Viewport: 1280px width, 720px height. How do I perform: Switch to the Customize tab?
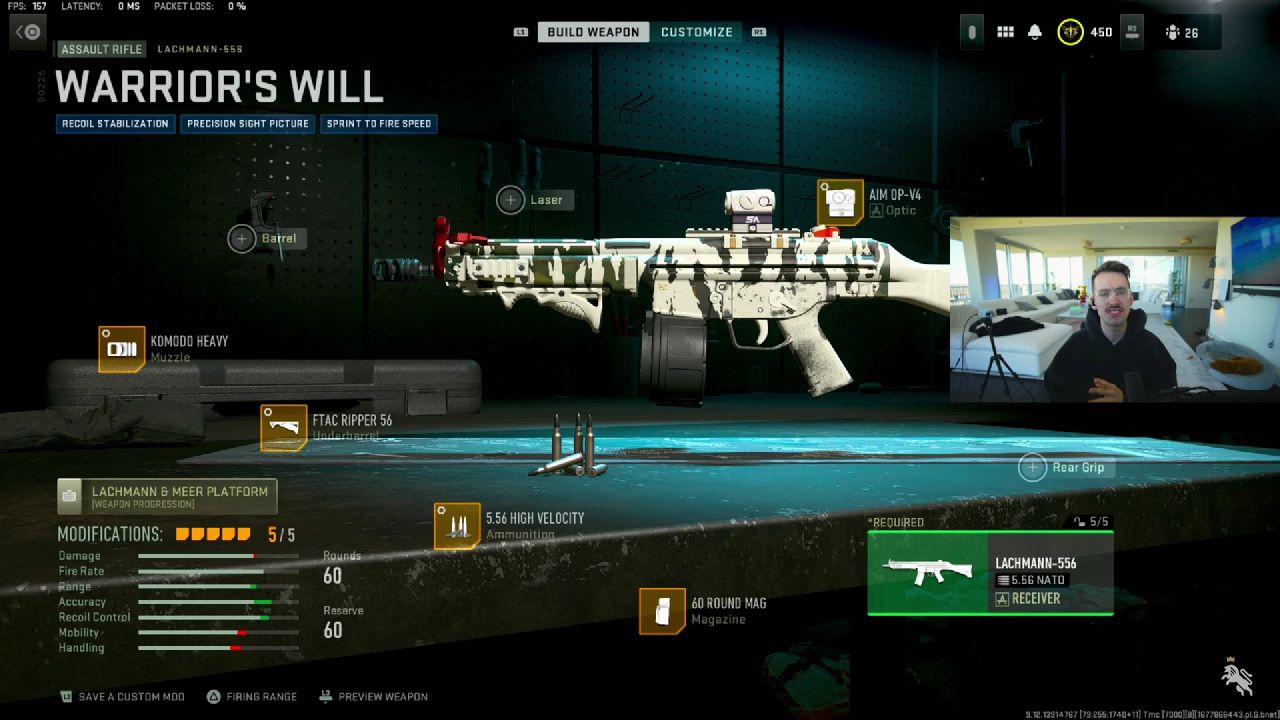click(x=697, y=31)
